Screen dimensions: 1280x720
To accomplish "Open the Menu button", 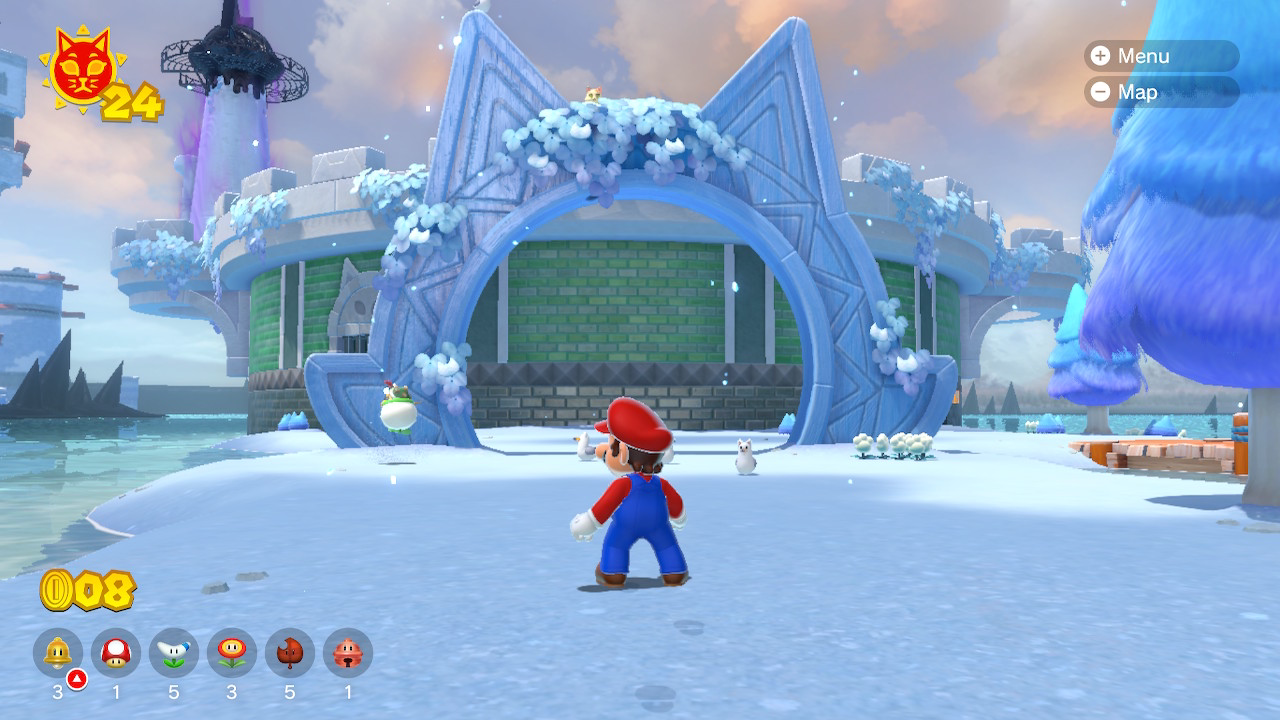I will [1160, 56].
